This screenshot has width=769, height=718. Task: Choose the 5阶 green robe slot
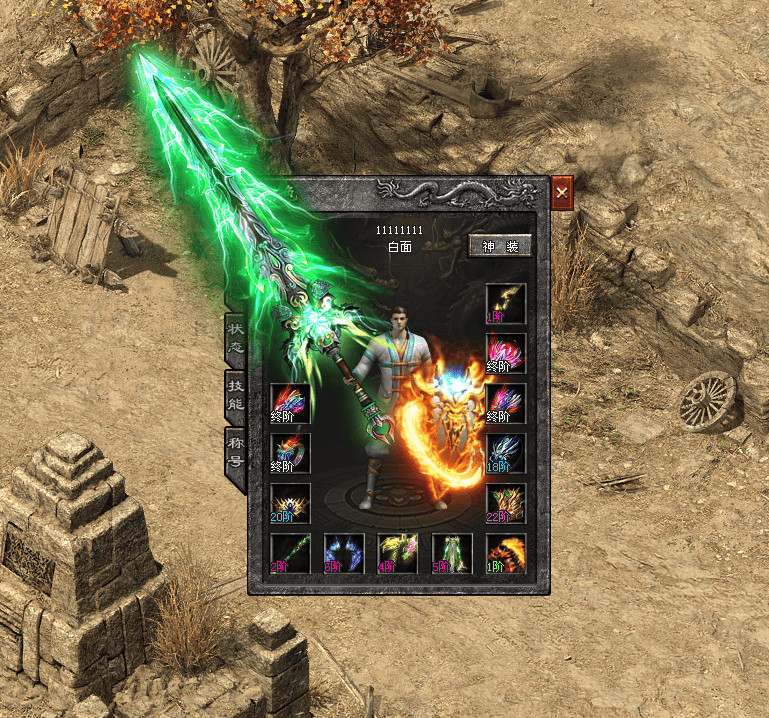pos(452,553)
